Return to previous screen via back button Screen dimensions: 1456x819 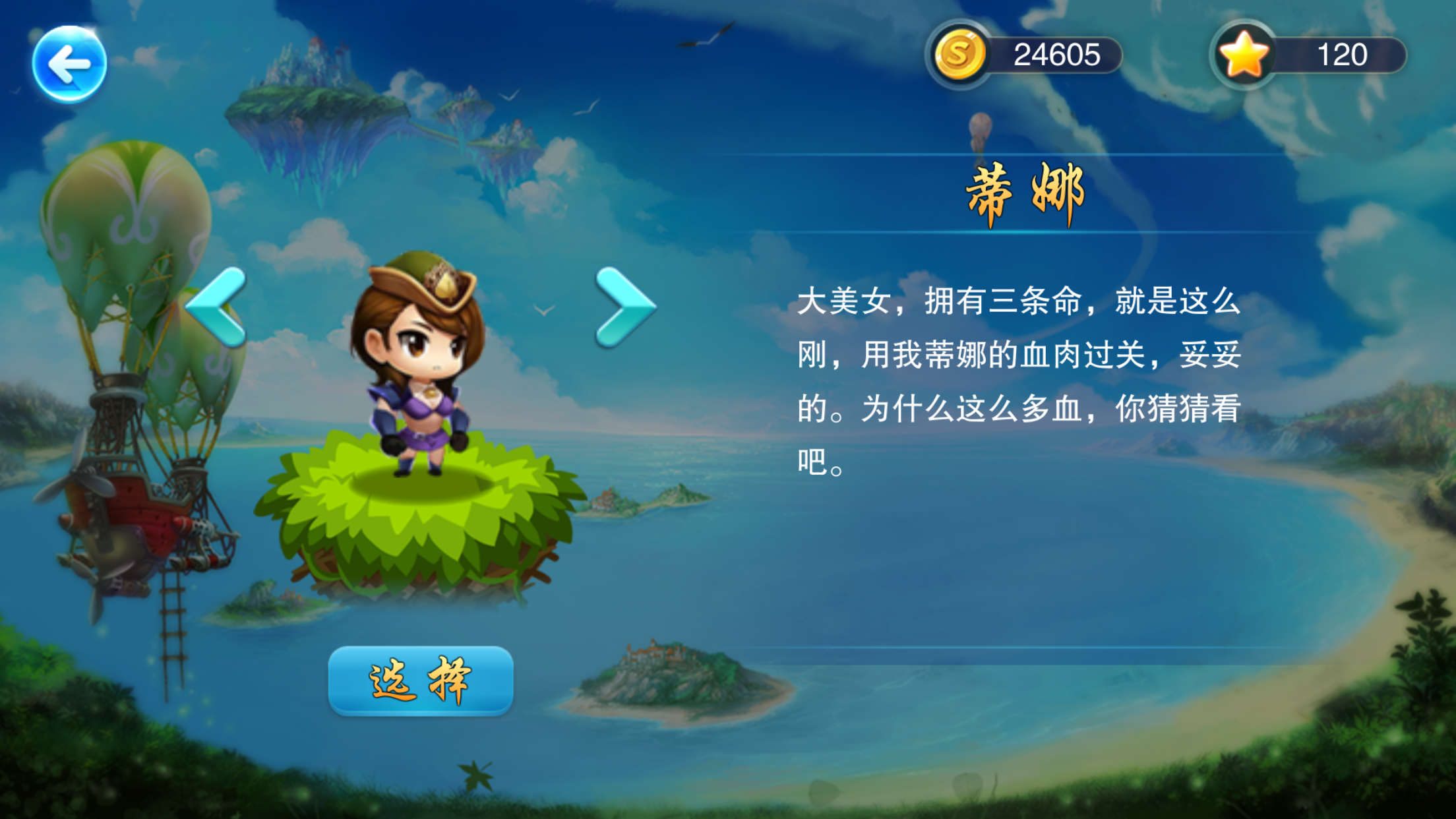tap(69, 63)
